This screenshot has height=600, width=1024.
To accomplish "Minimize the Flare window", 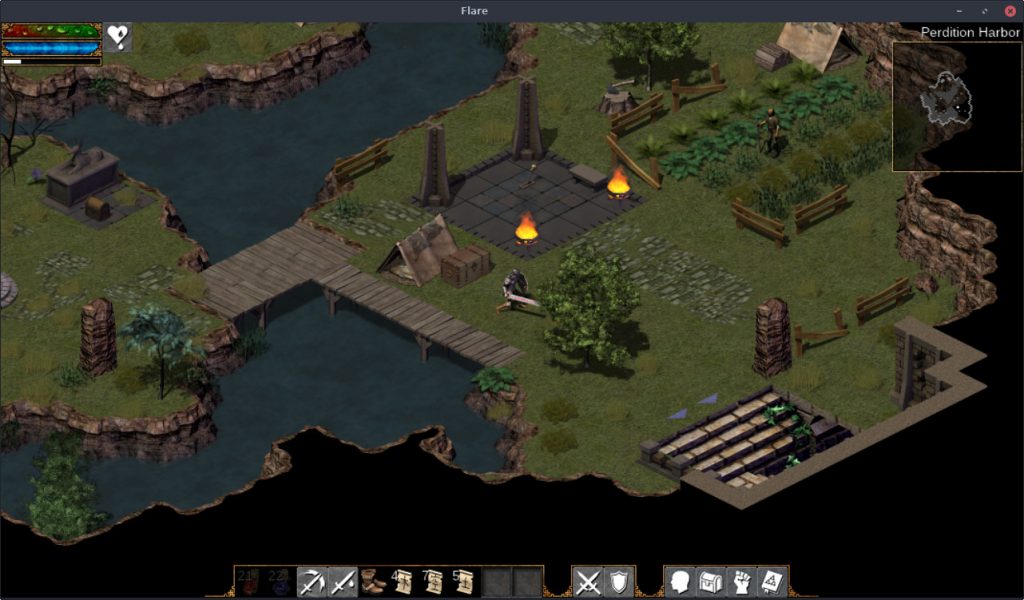I will (x=961, y=10).
